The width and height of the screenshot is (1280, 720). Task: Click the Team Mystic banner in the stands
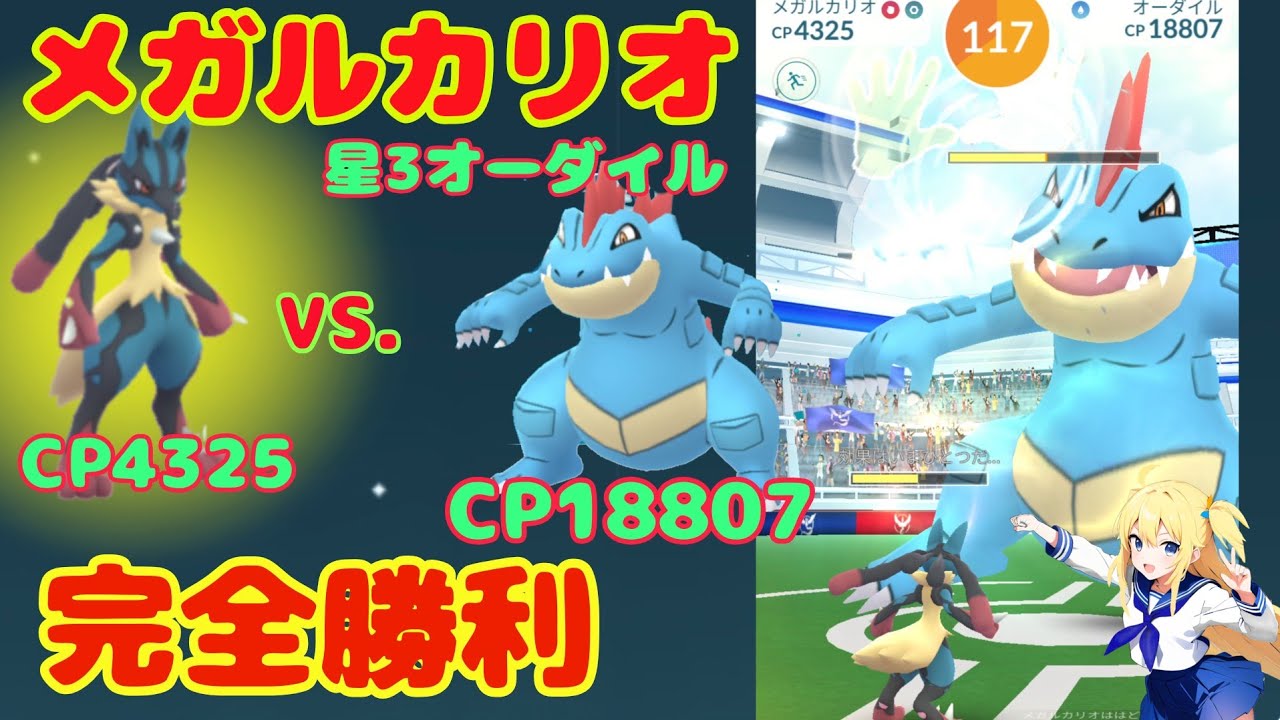[840, 416]
